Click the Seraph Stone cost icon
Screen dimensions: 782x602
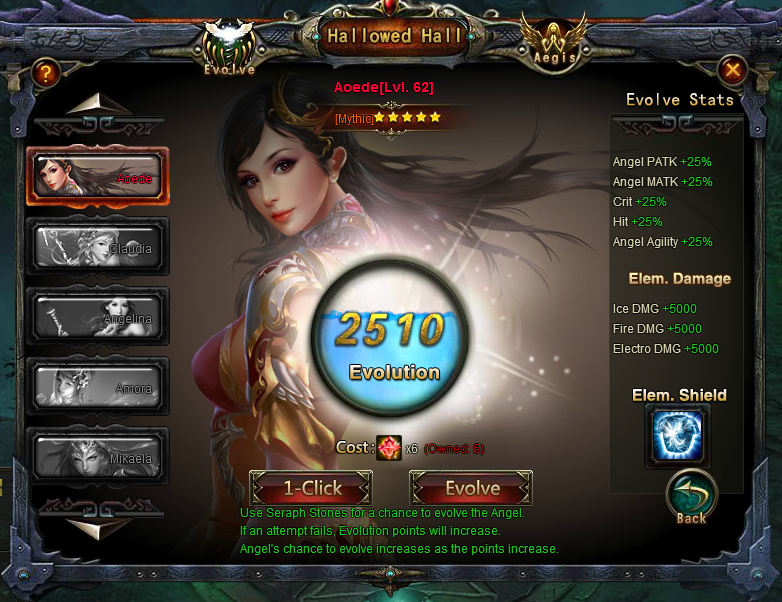click(x=389, y=448)
